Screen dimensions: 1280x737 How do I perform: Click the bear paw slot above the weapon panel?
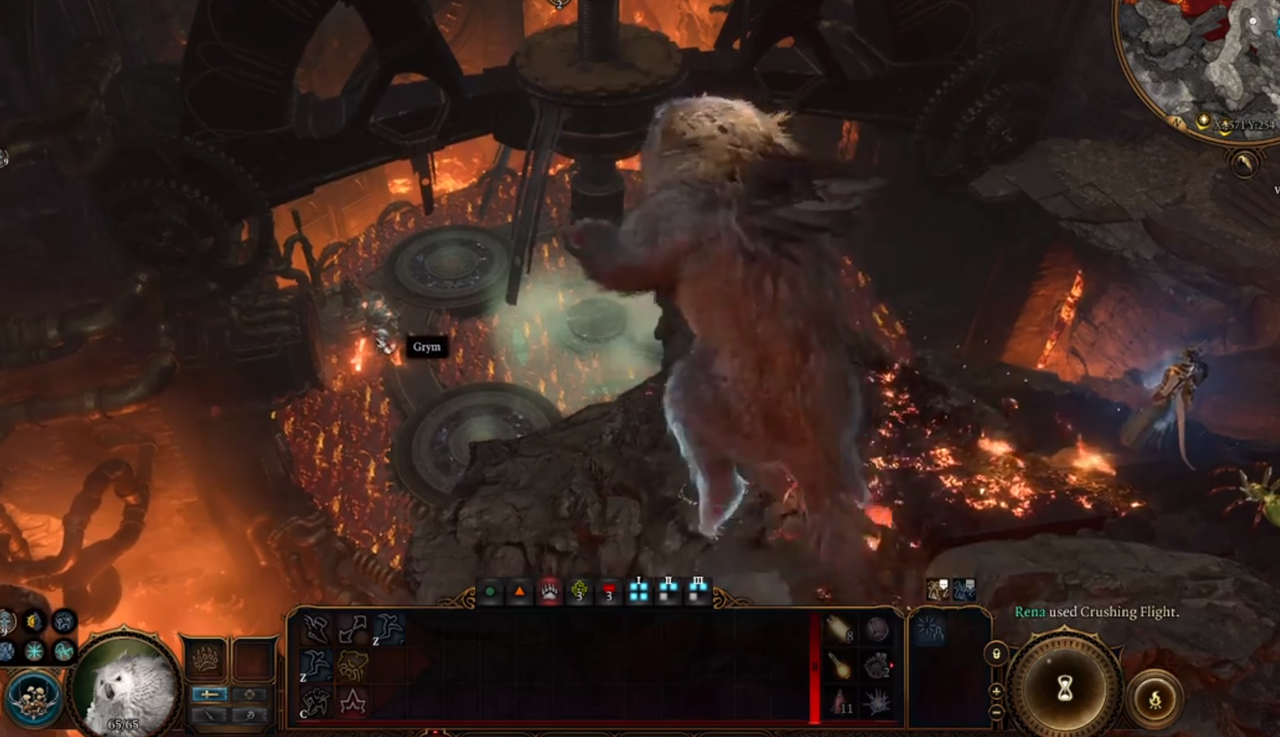coord(204,658)
